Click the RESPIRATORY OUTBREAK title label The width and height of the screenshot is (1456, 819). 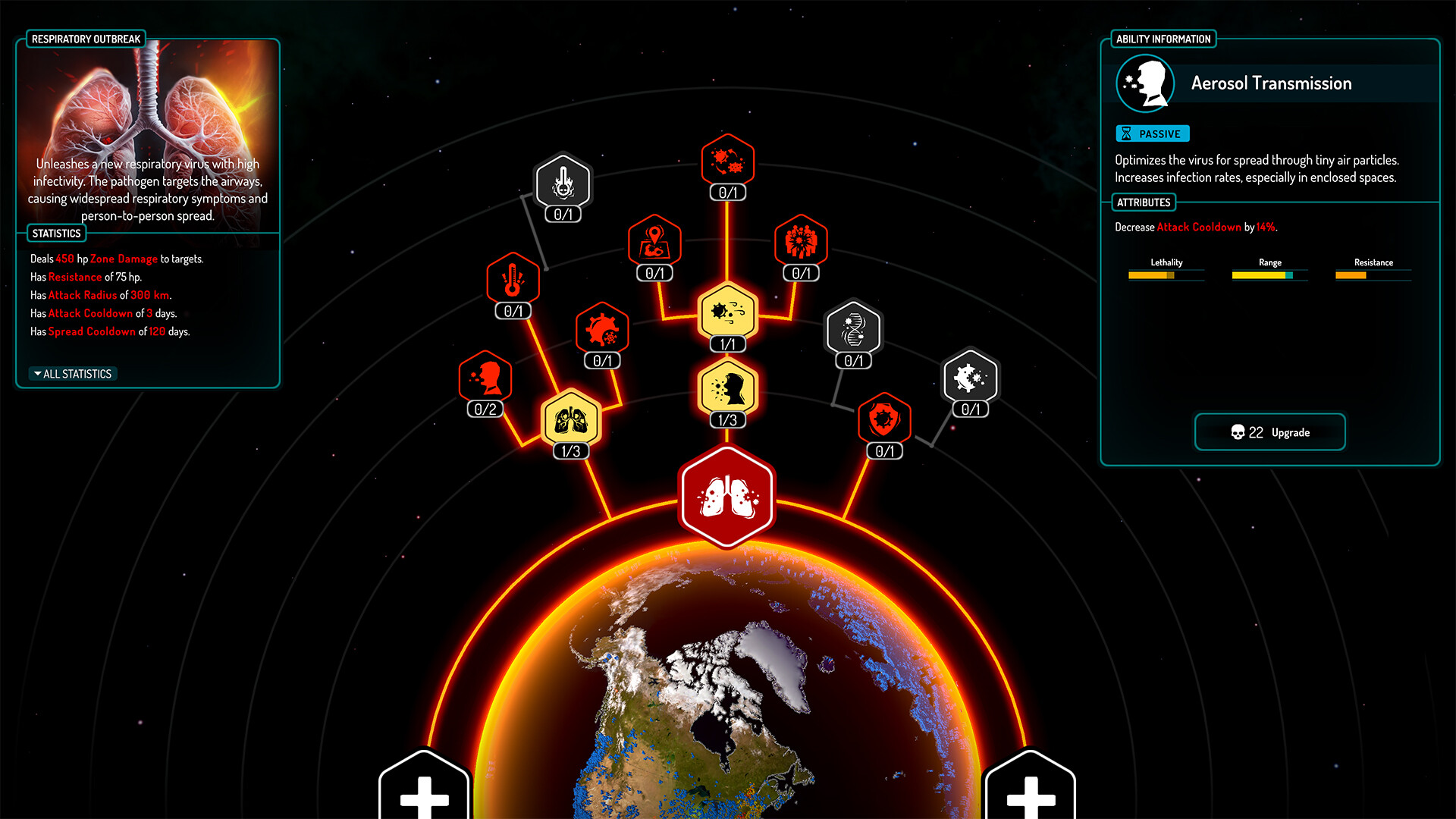86,38
